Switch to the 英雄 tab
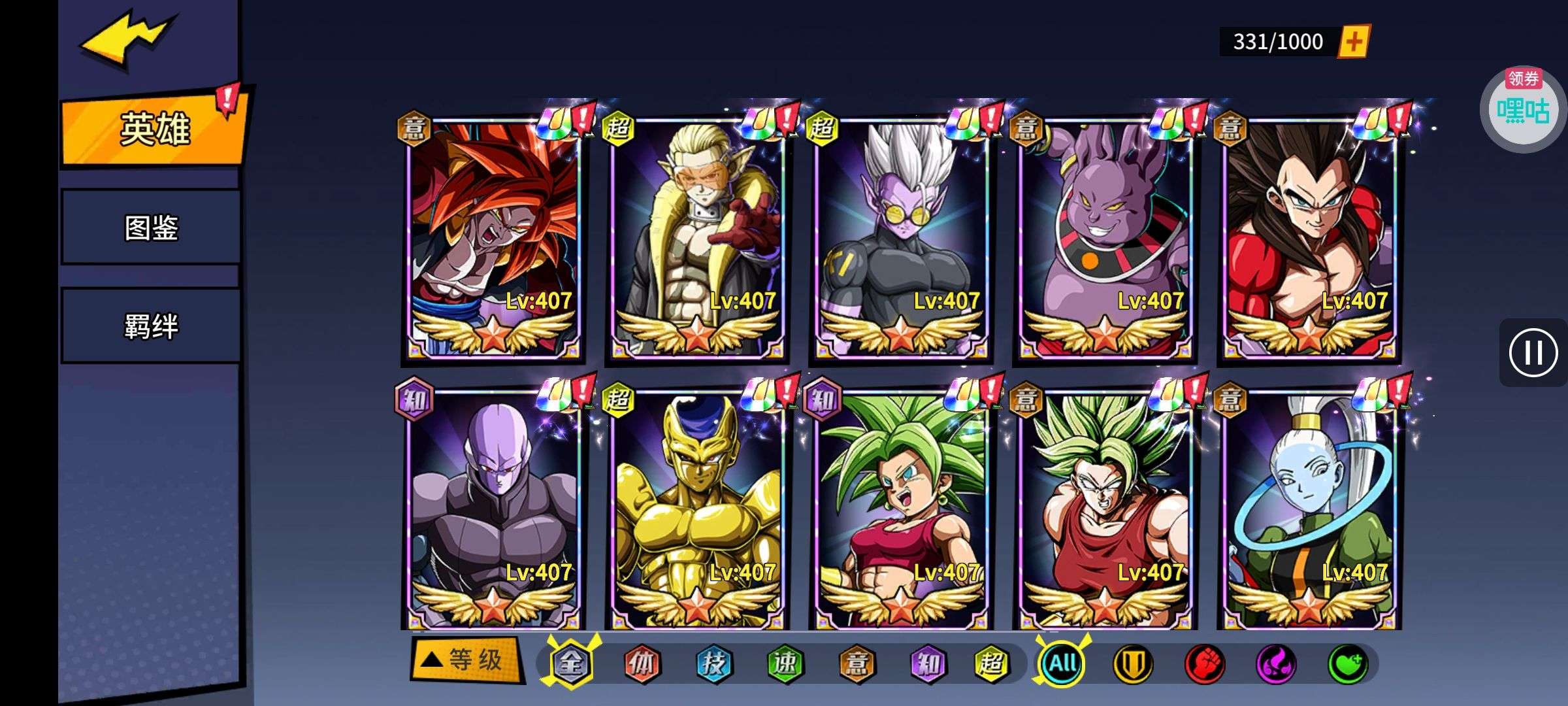This screenshot has width=1568, height=706. pos(154,128)
